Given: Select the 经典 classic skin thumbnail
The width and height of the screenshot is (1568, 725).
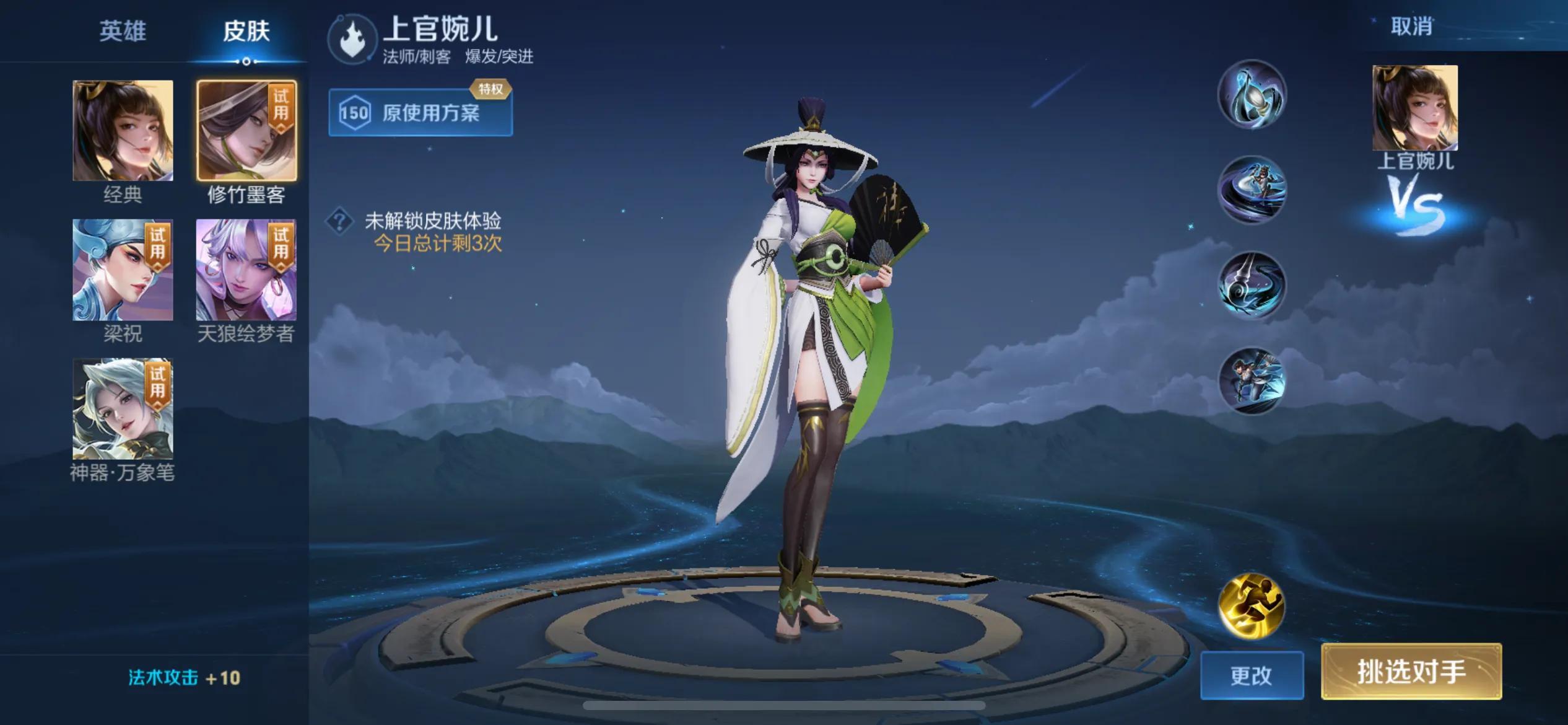Looking at the screenshot, I should [x=123, y=131].
